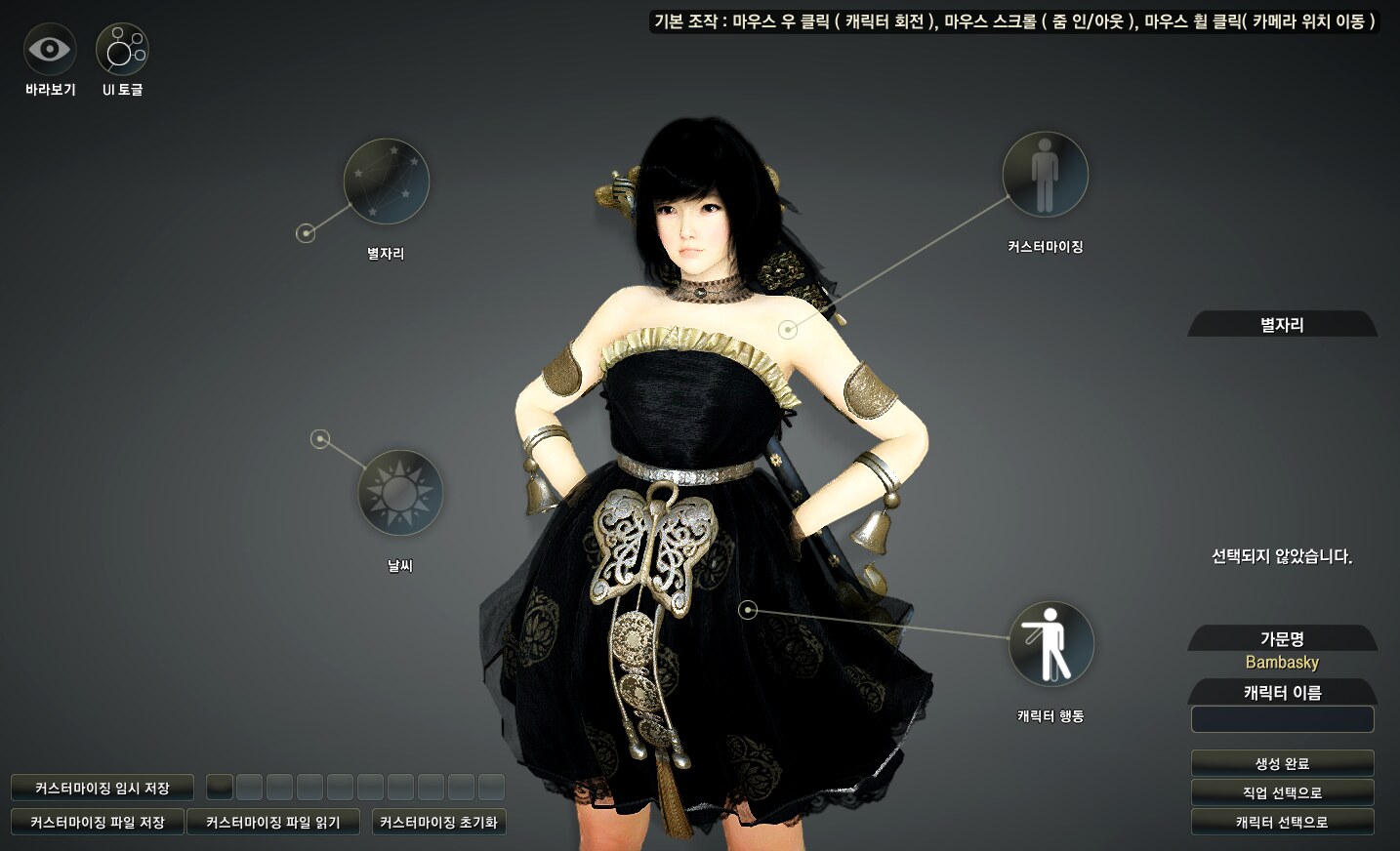Viewport: 1400px width, 851px height.
Task: Finish creation with the 생성 완료 button
Action: (1282, 763)
